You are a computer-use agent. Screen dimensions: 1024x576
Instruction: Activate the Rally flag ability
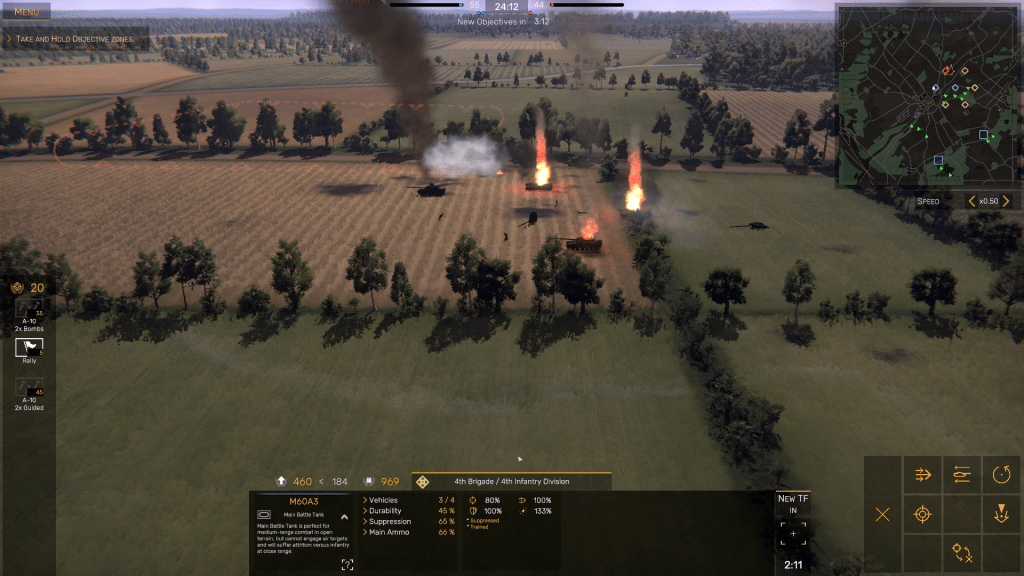coord(29,348)
